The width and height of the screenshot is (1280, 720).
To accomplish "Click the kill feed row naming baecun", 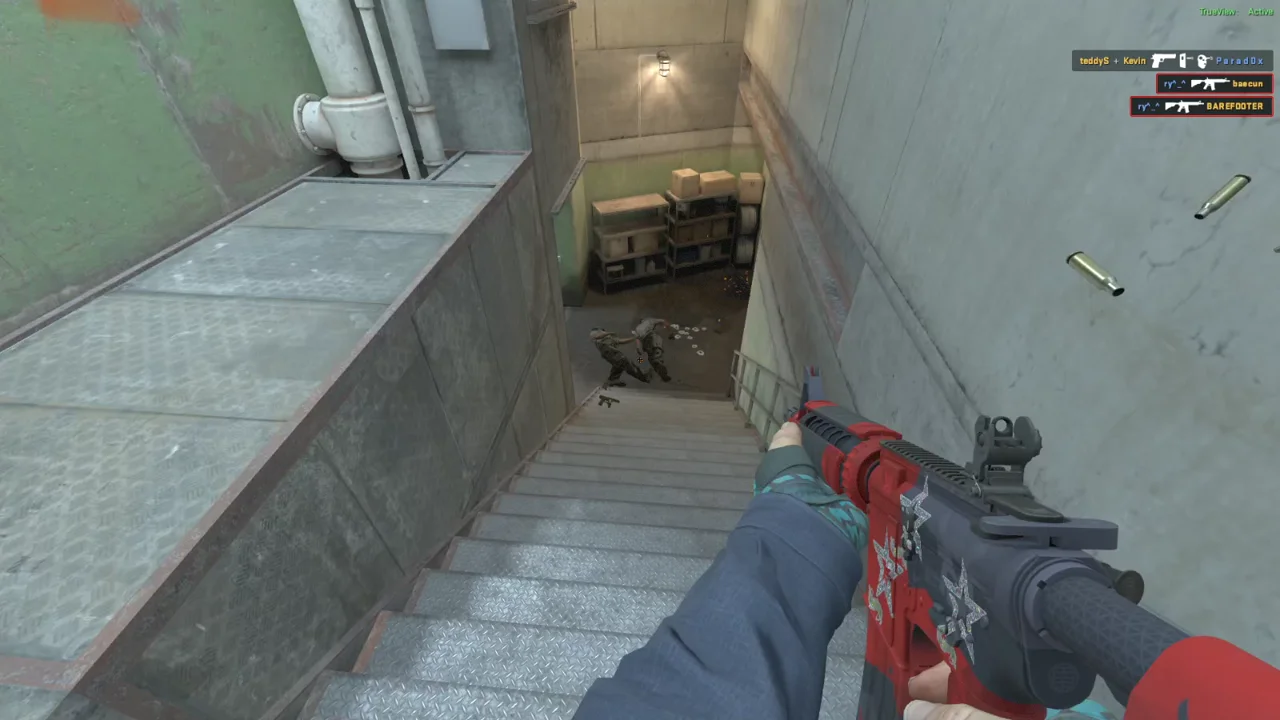I will pos(1214,84).
